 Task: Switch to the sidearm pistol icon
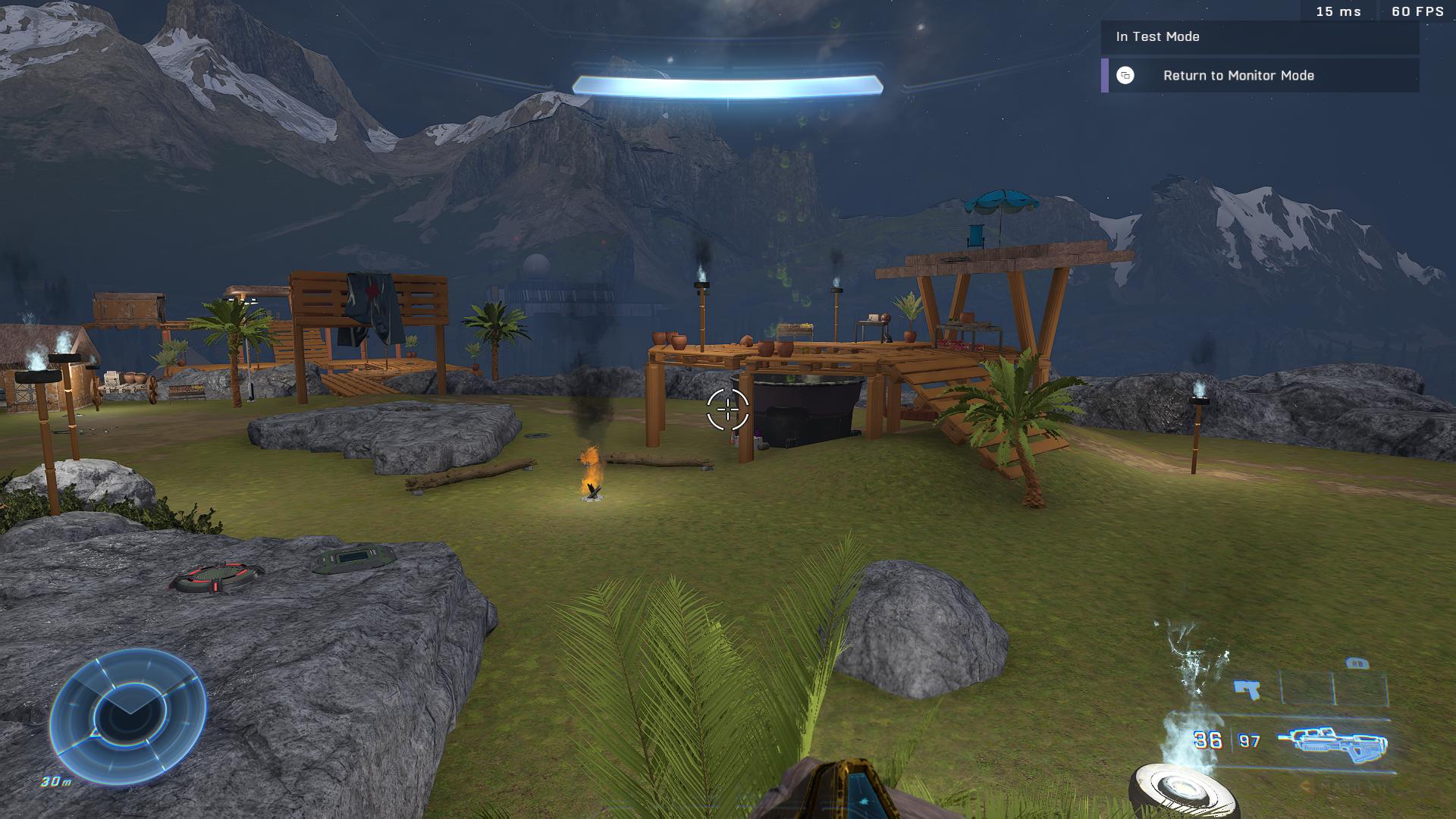point(1247,689)
